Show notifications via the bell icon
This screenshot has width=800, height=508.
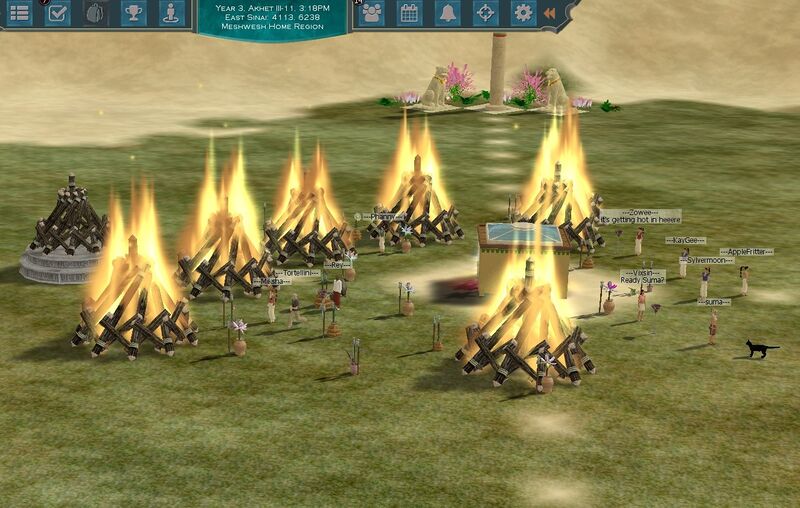tap(447, 13)
